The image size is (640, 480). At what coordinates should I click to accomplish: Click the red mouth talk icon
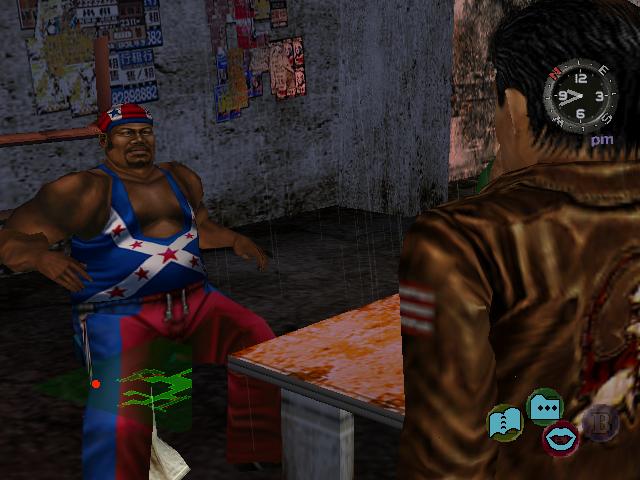[x=560, y=437]
